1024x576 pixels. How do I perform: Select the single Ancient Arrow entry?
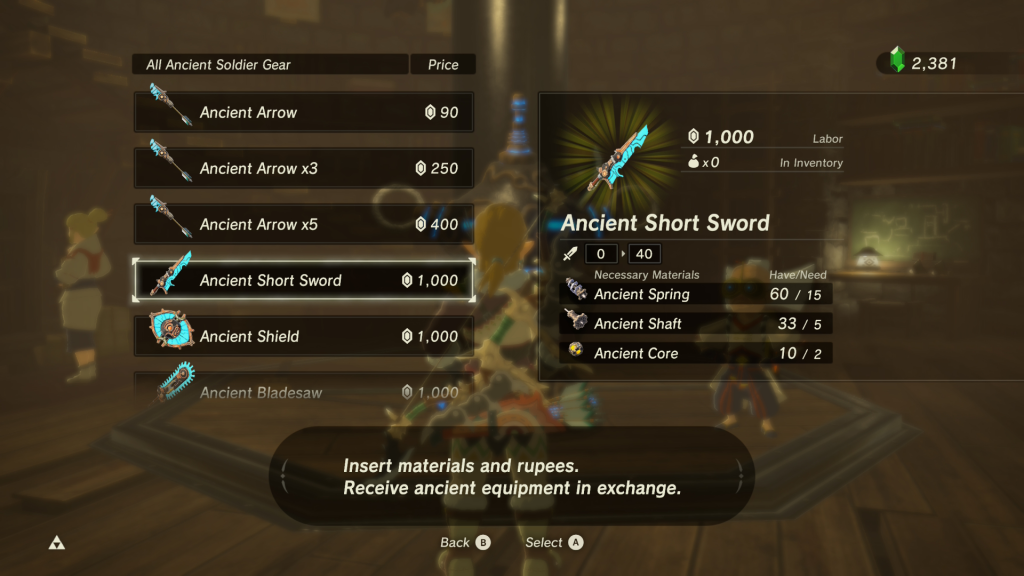pyautogui.click(x=304, y=113)
